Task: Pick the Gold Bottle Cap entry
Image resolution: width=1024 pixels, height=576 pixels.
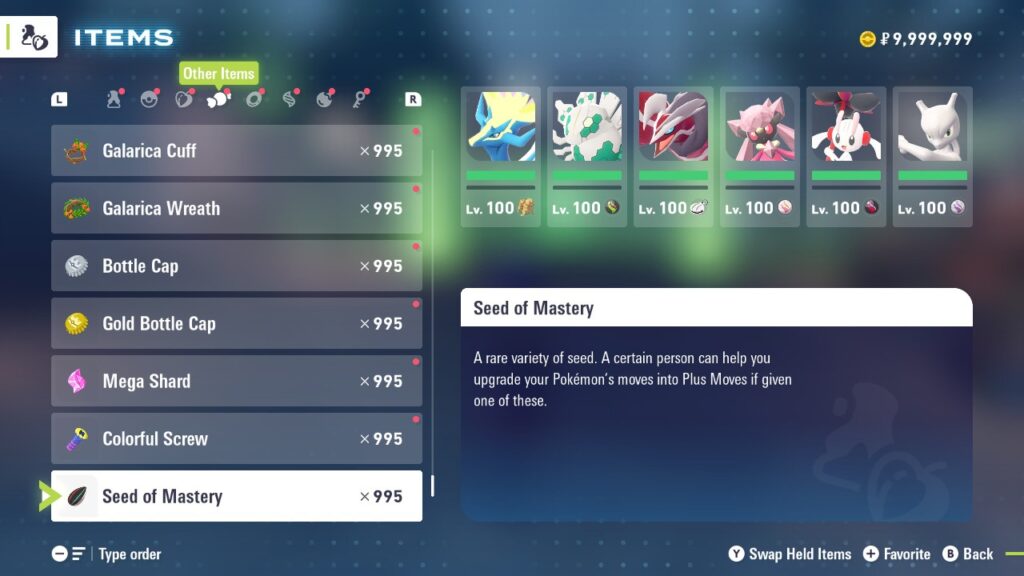Action: (236, 323)
